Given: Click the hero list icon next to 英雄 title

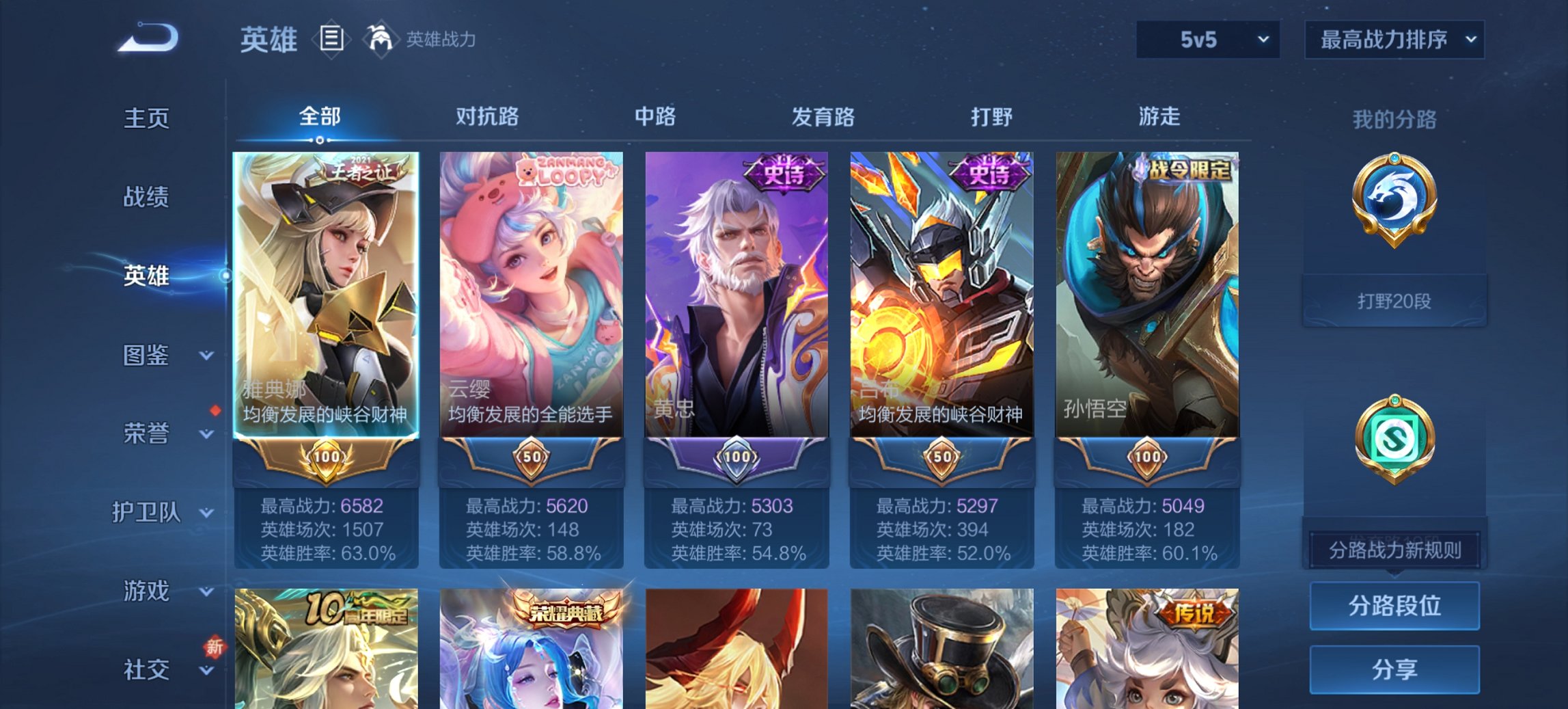Looking at the screenshot, I should point(331,39).
